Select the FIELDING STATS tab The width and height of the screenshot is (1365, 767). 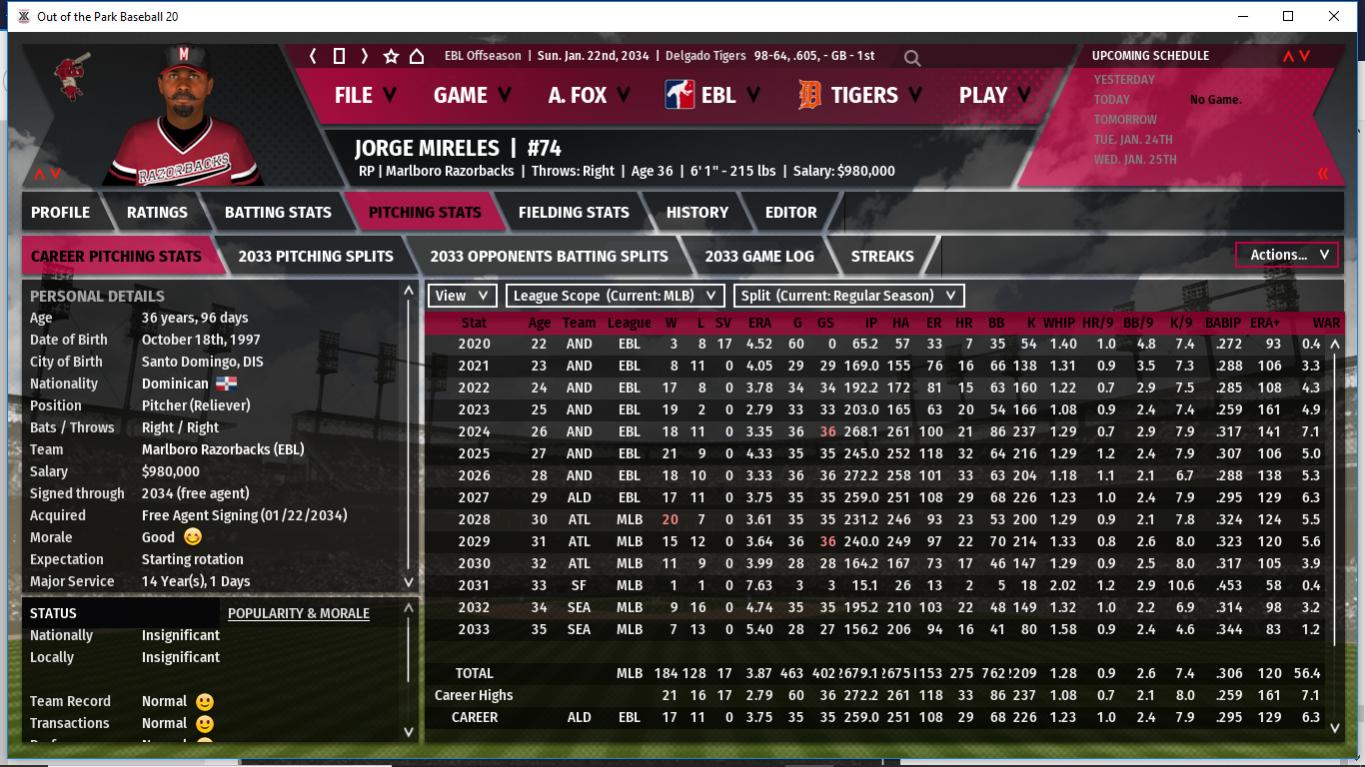point(574,212)
